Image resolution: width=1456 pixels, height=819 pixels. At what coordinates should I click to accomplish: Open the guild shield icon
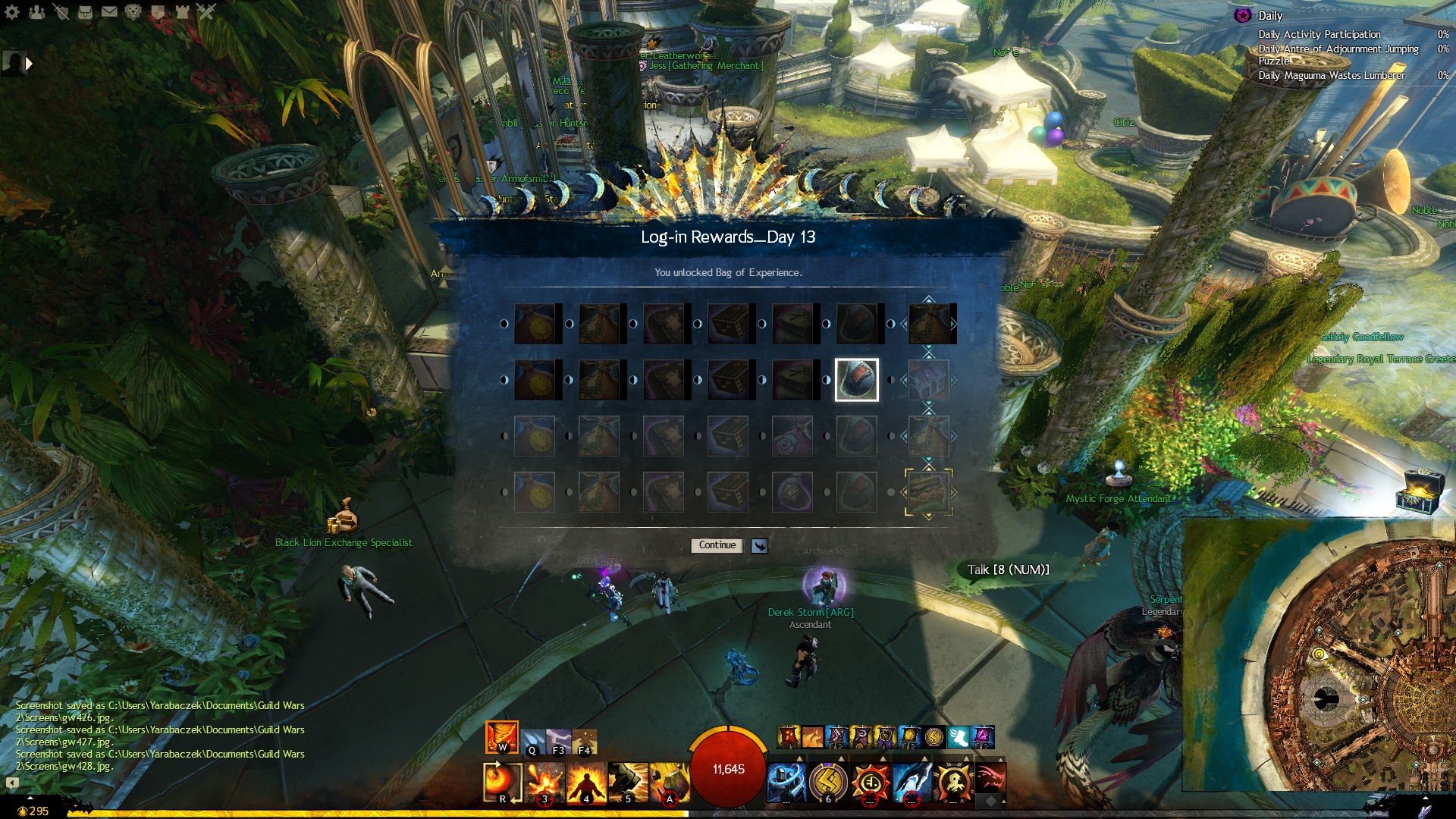click(158, 11)
